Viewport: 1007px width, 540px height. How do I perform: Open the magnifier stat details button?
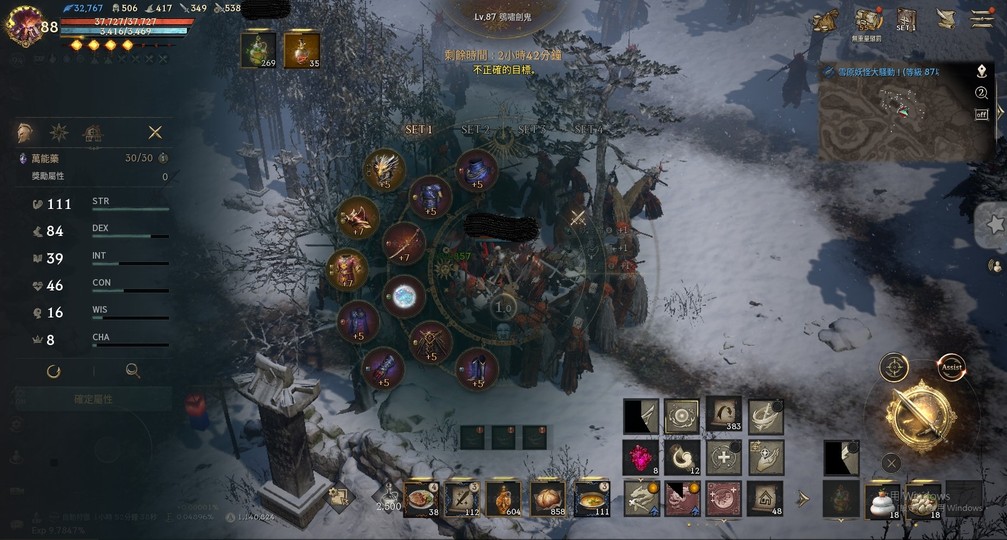click(x=132, y=371)
